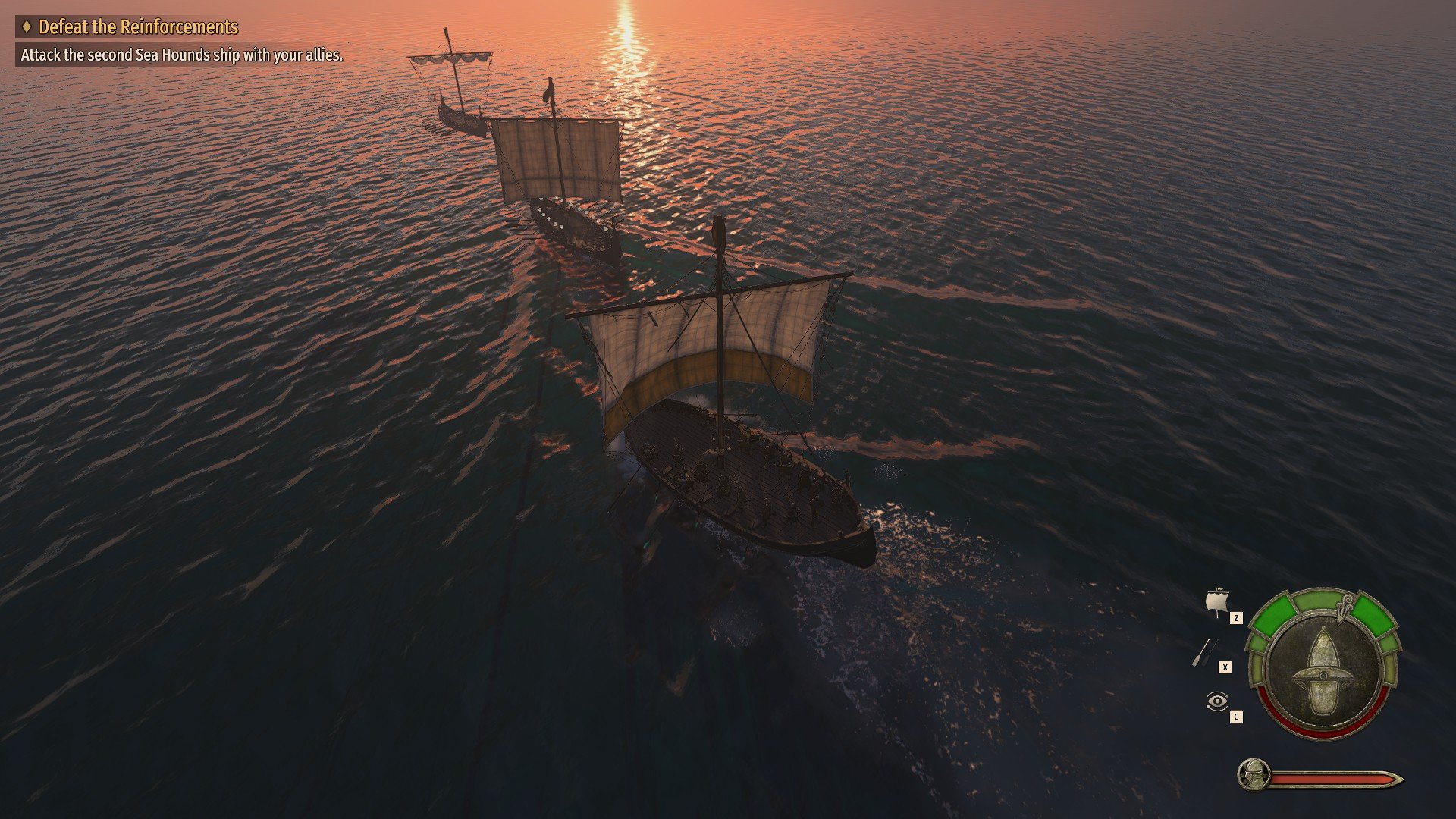
Task: Toggle the sail icon
Action: coord(1216,604)
